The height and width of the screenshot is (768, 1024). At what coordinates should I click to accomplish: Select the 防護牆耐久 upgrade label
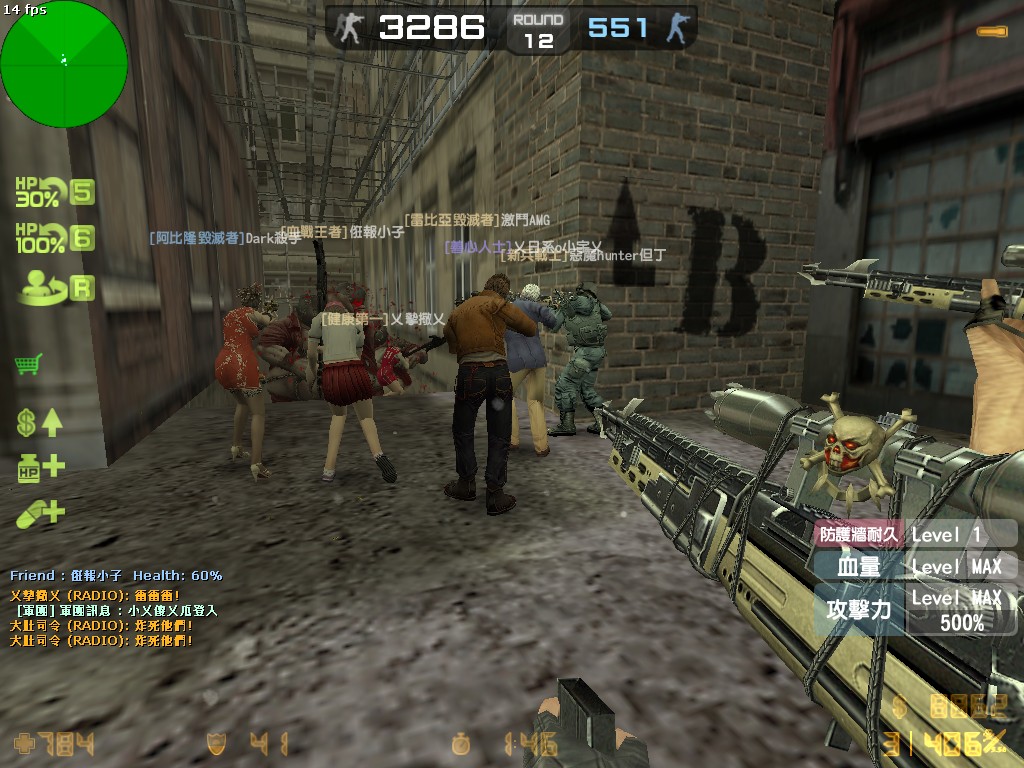click(x=860, y=534)
